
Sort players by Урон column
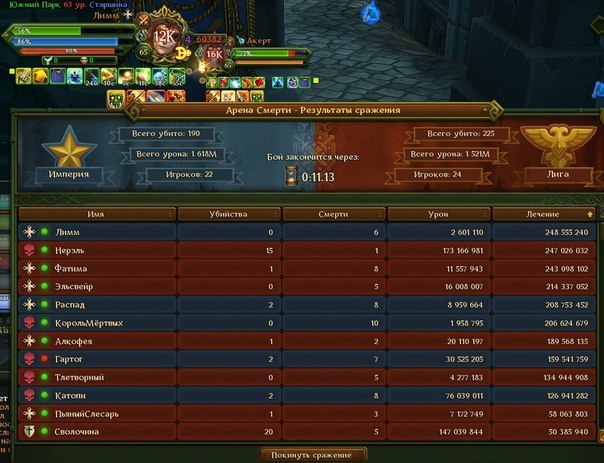(437, 214)
